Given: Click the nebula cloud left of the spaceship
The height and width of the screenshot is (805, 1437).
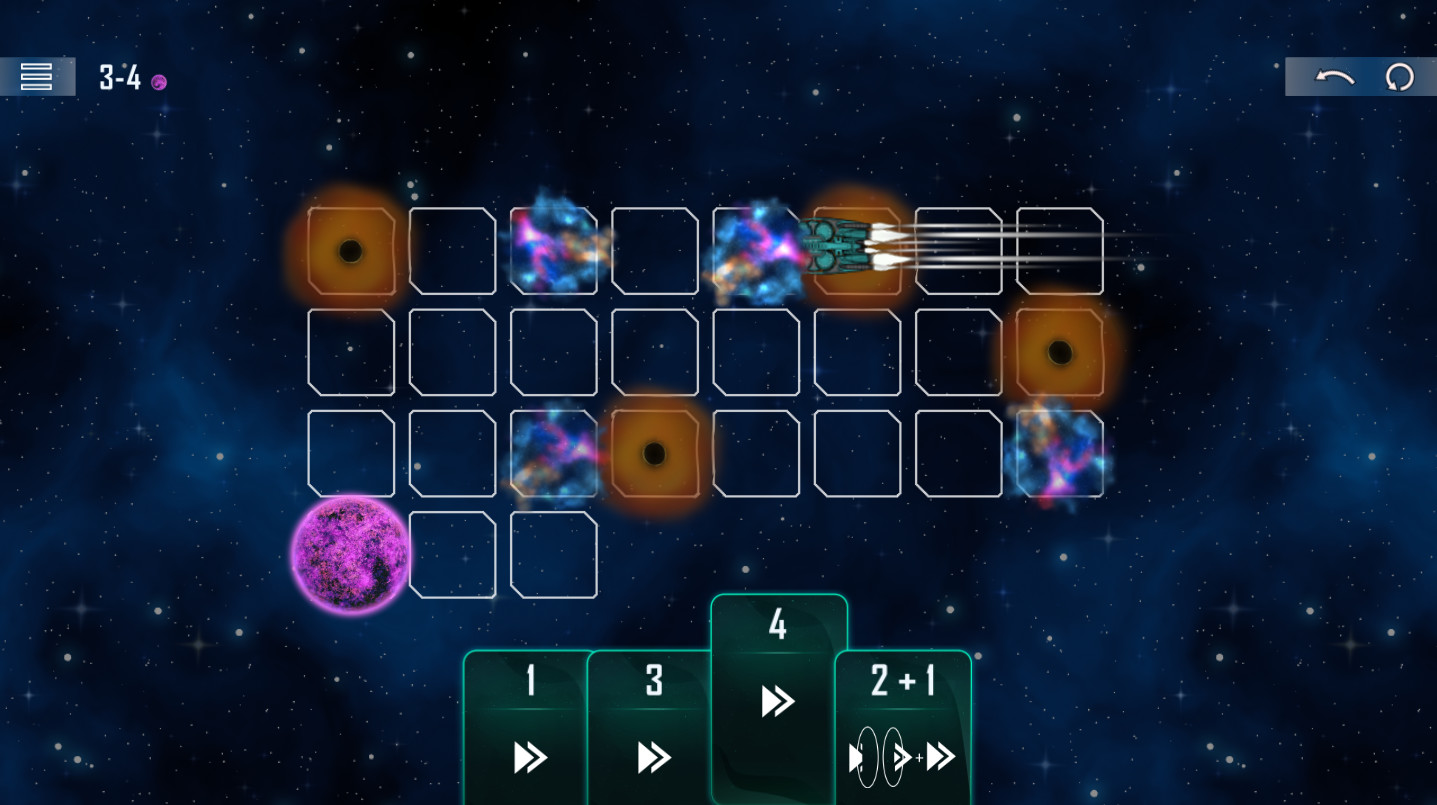Looking at the screenshot, I should click(756, 250).
